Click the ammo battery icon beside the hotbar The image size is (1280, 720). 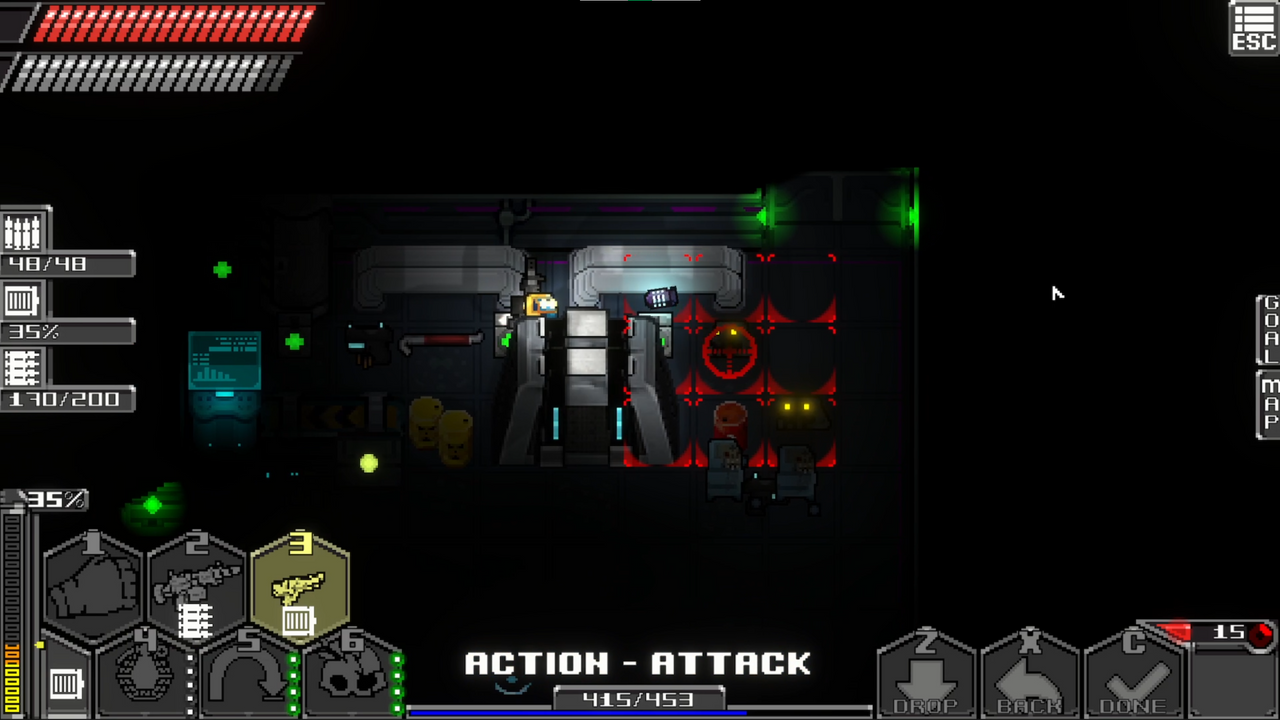(x=65, y=685)
